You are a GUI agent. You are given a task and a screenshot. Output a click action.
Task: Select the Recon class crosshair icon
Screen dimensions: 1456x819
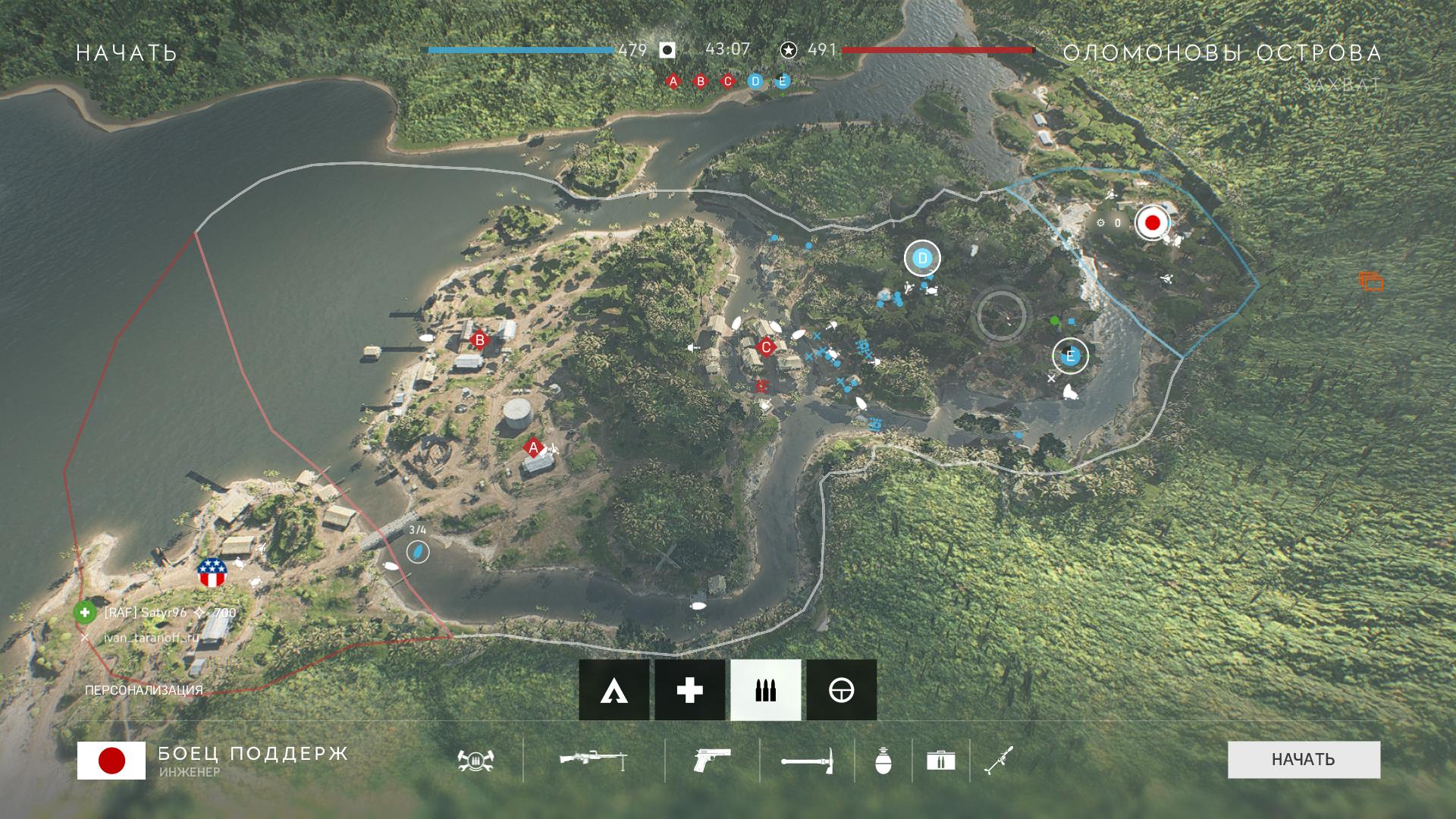click(x=841, y=690)
